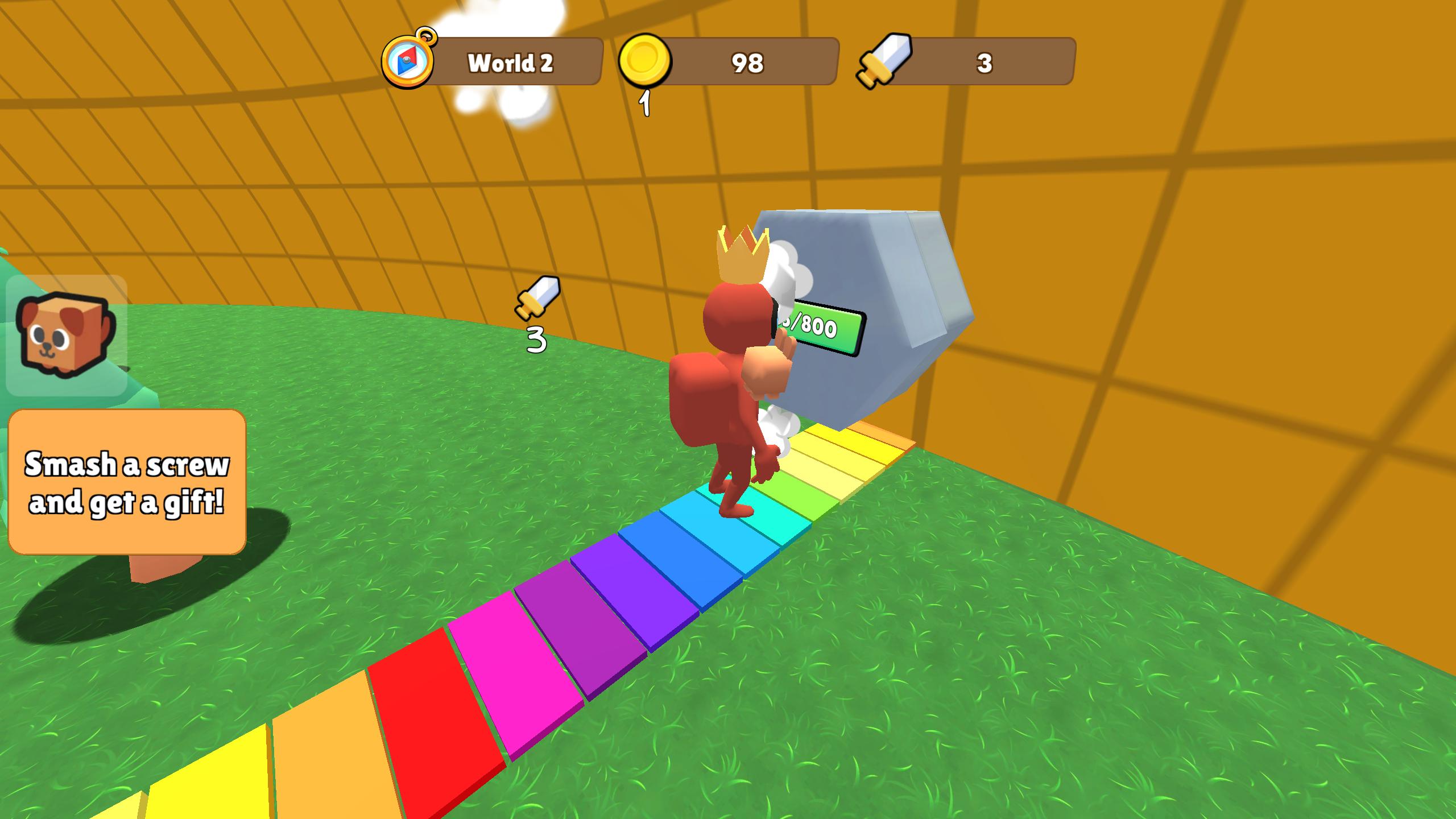Click the coin counter showing 1 below the coin
Viewport: 1456px width, 819px height.
point(646,104)
